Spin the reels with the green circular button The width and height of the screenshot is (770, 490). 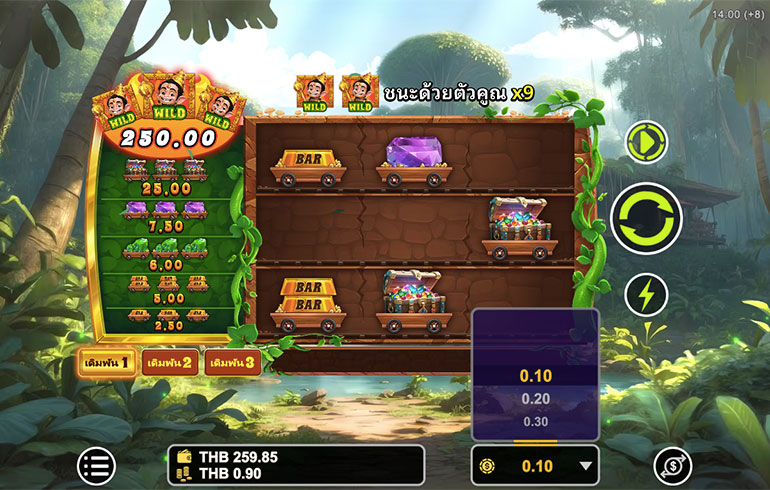click(x=646, y=219)
